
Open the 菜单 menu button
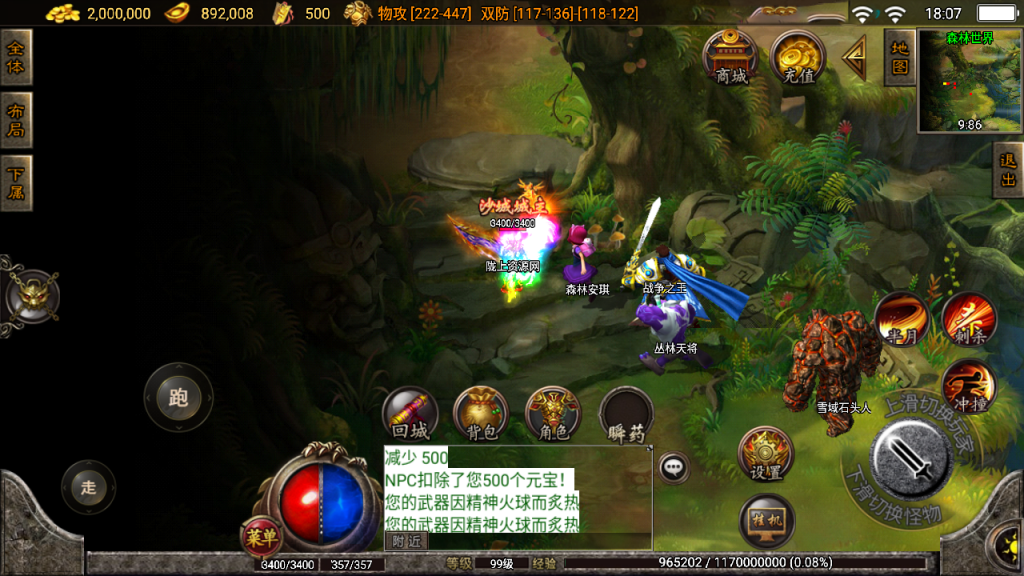[x=260, y=537]
